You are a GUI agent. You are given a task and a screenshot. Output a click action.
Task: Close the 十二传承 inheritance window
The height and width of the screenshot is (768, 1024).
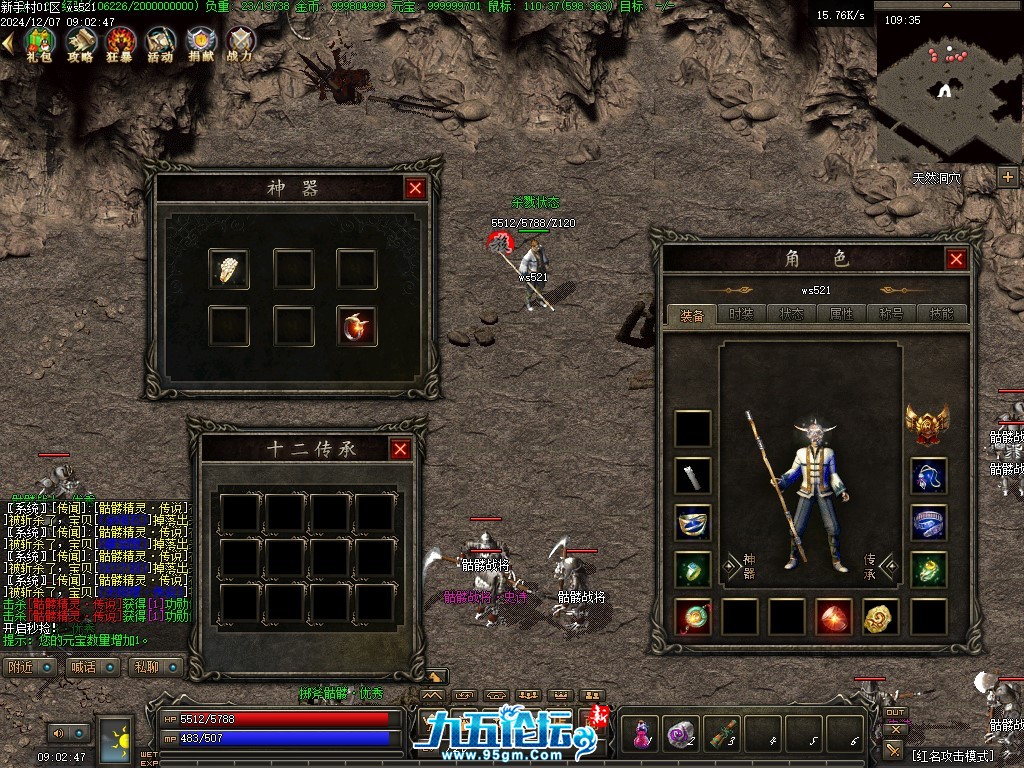tap(400, 449)
